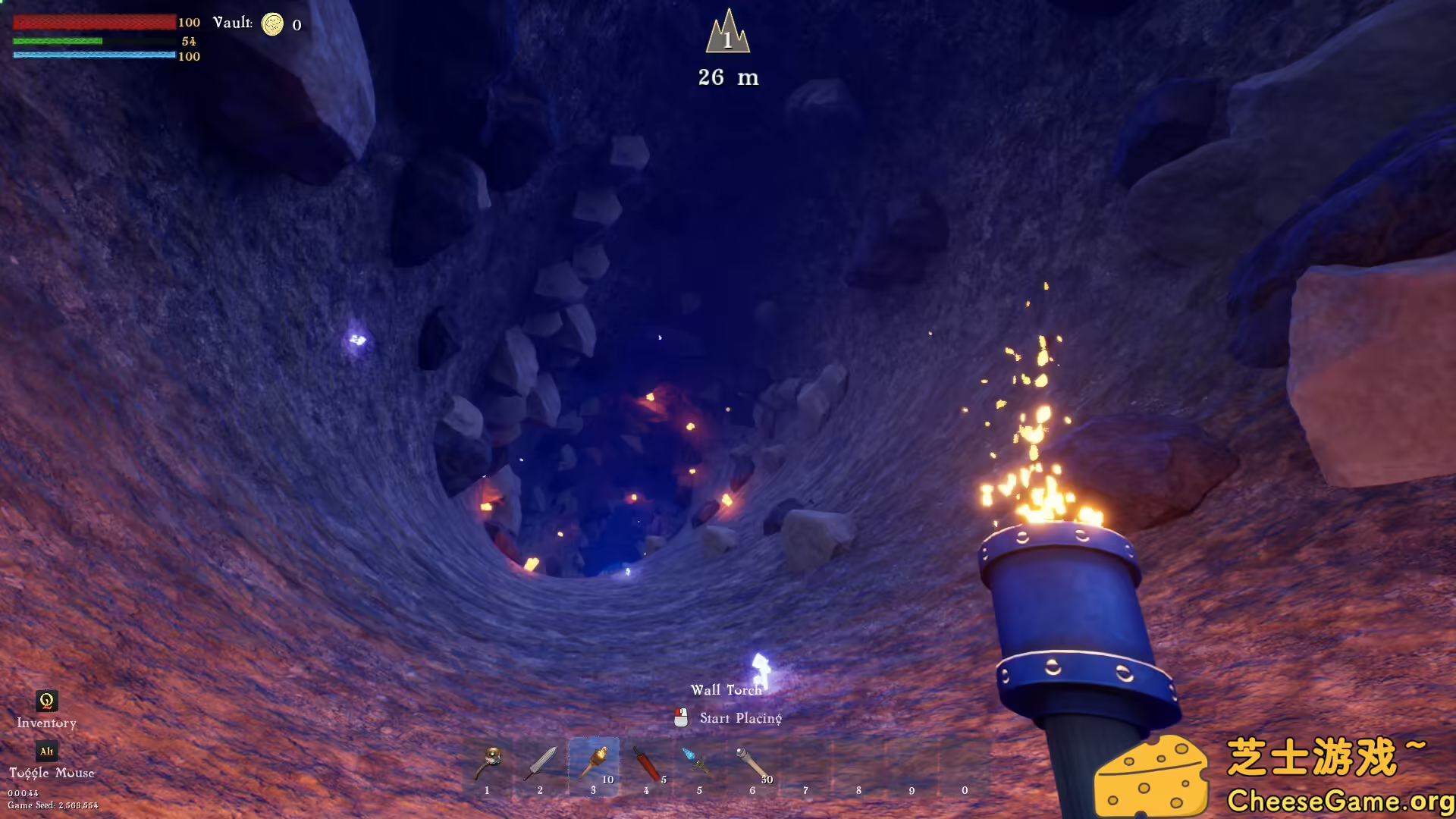
Task: Open the Inventory panel
Action: point(46,723)
